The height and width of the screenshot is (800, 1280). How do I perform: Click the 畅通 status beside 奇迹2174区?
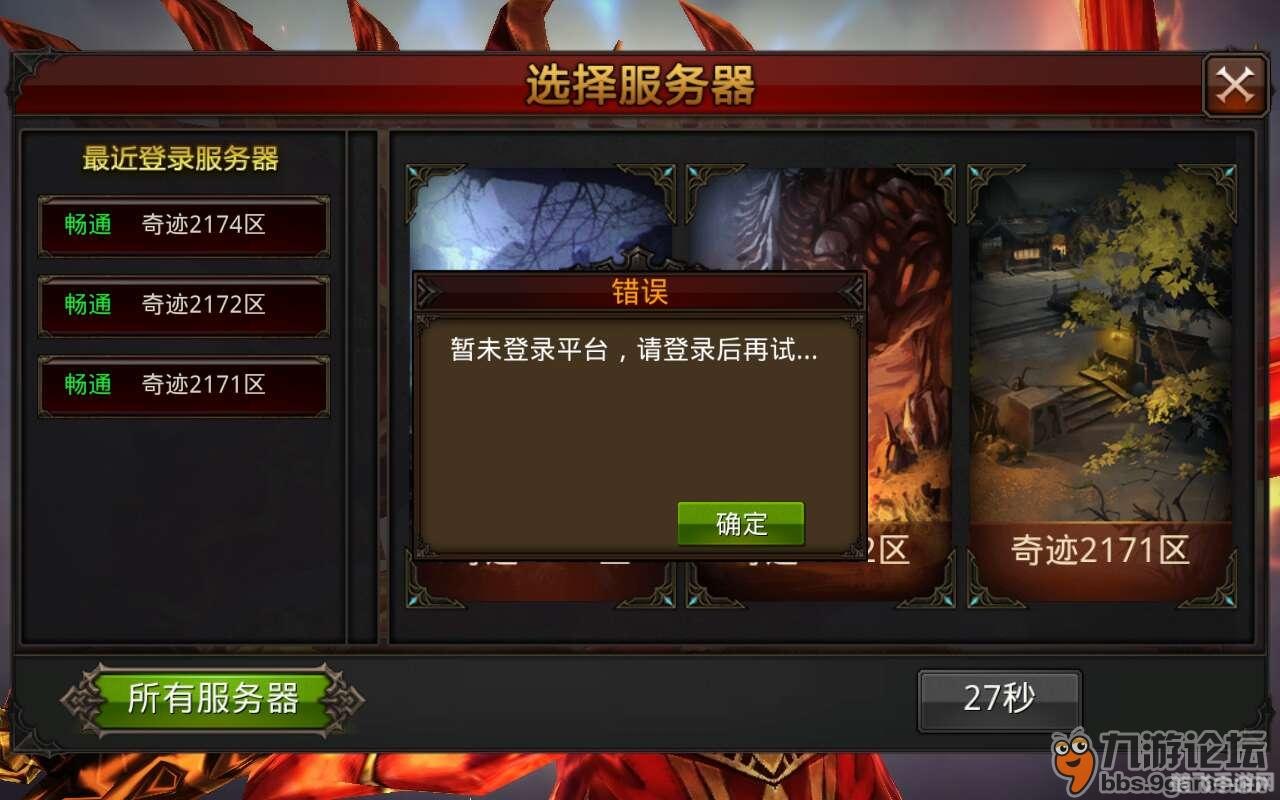click(86, 226)
